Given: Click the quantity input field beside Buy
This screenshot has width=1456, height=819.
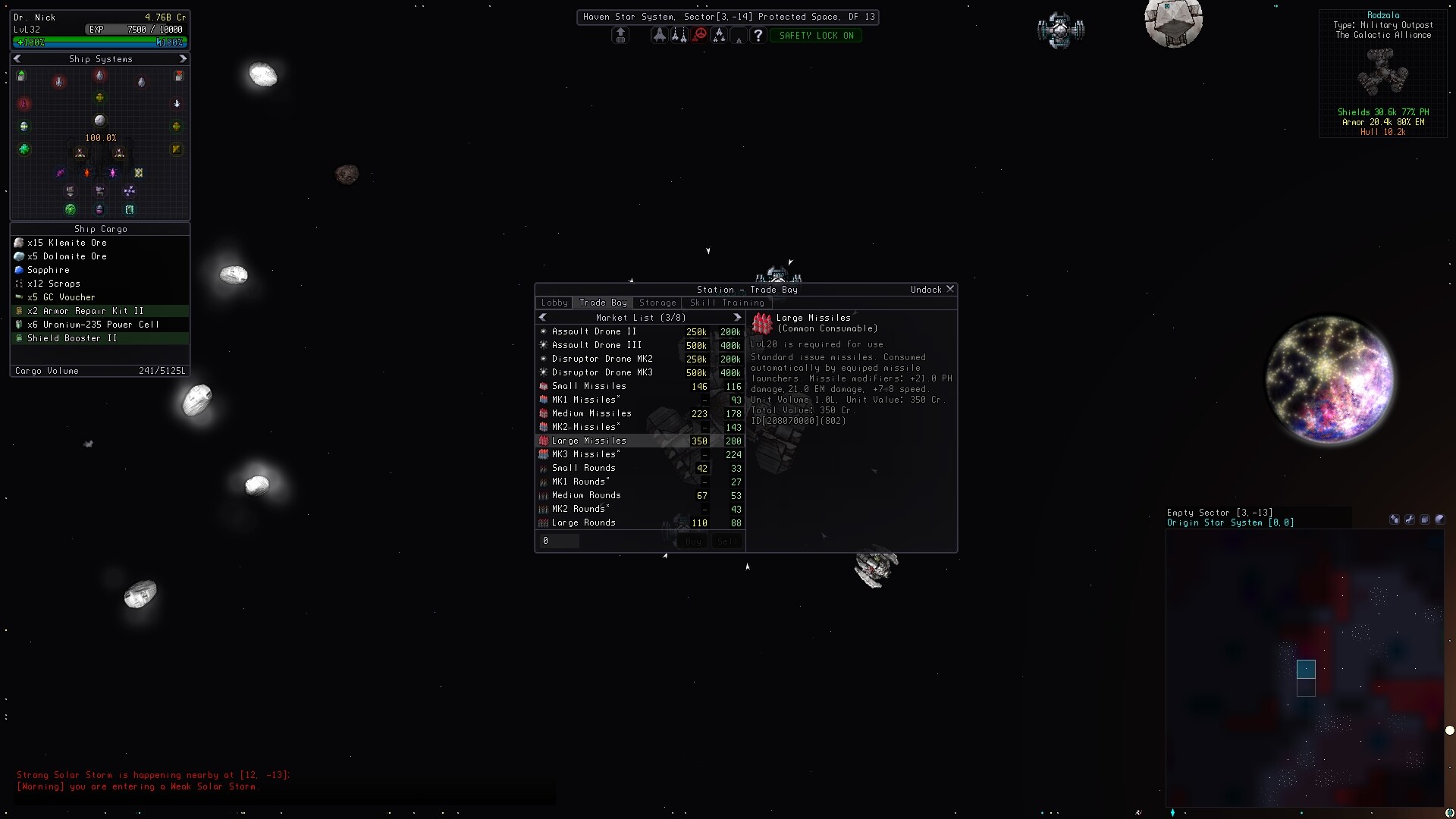Looking at the screenshot, I should point(561,541).
